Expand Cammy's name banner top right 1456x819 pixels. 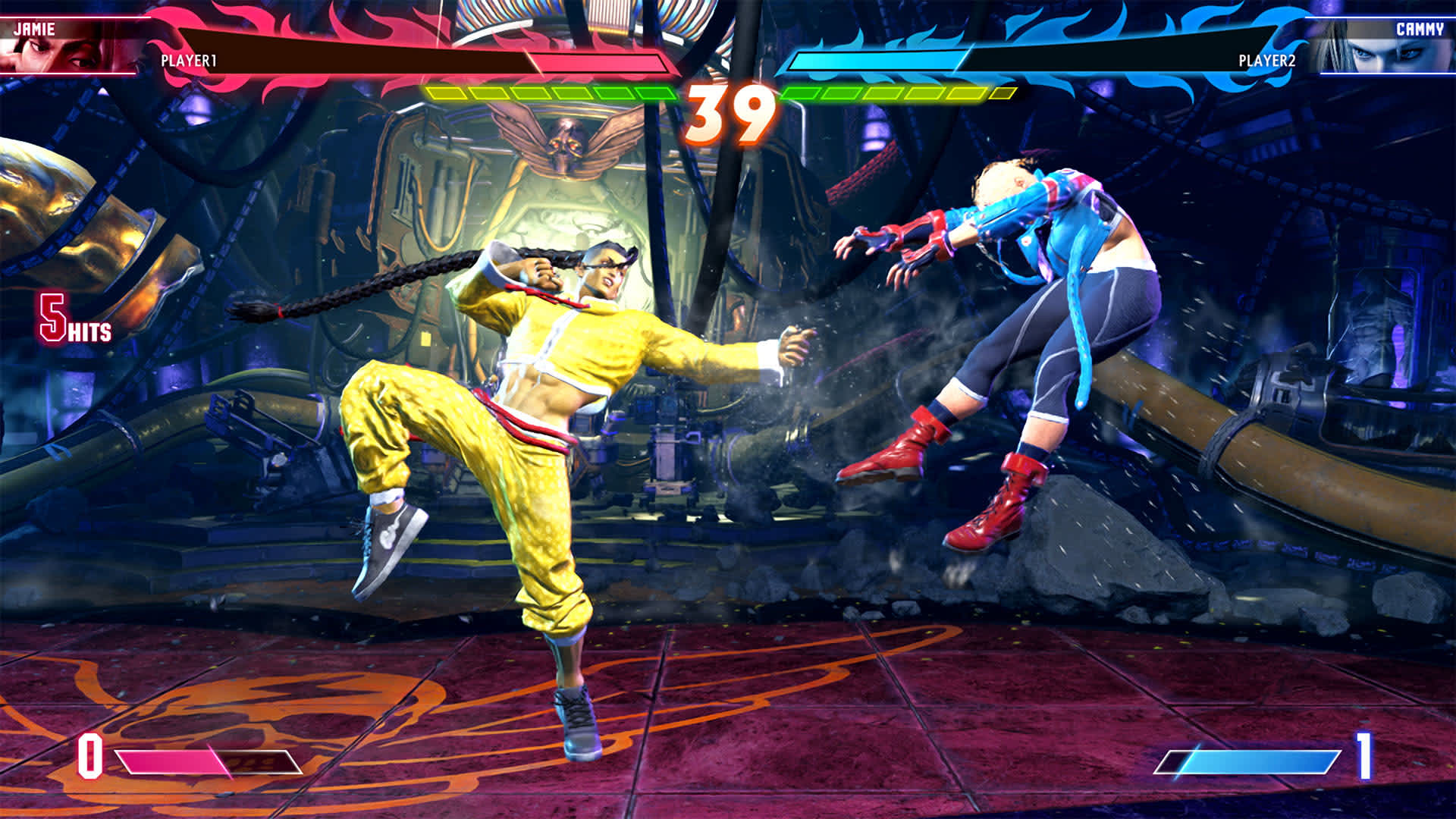1420,30
